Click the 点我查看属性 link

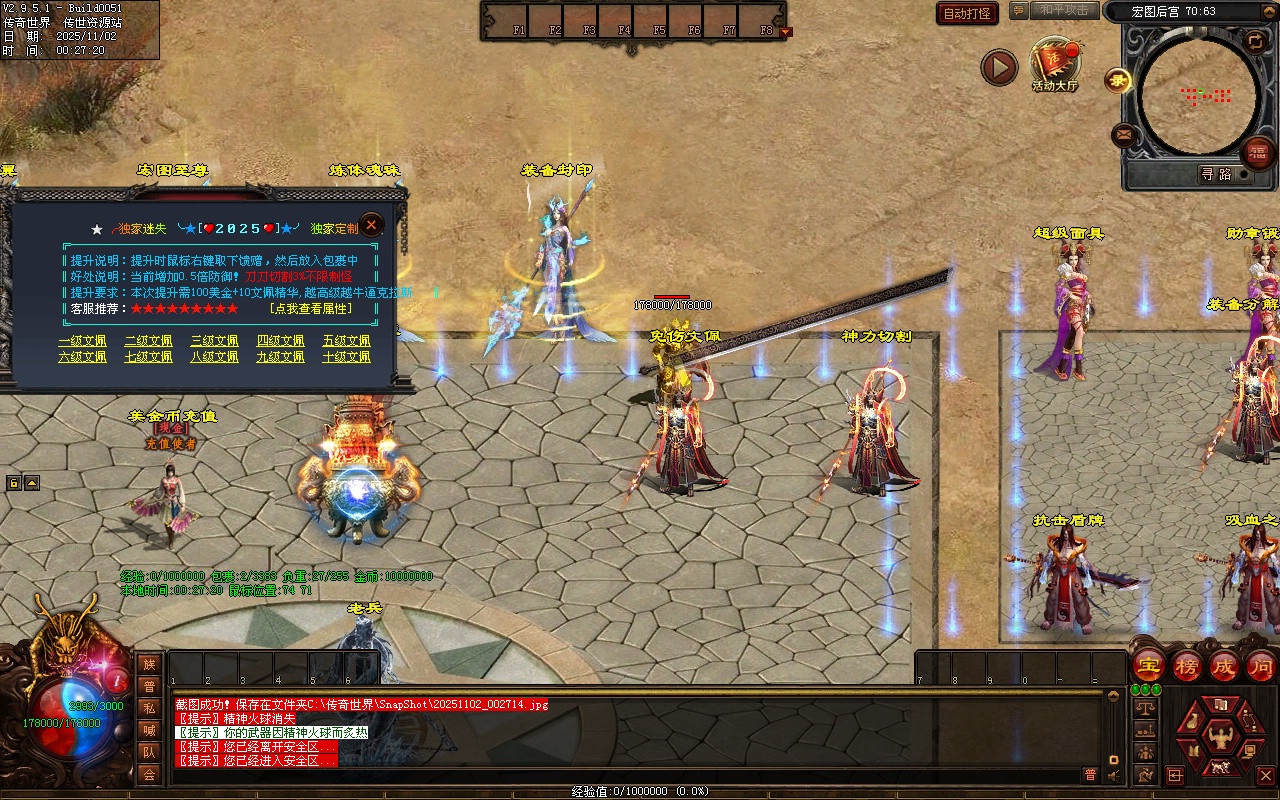(324, 309)
